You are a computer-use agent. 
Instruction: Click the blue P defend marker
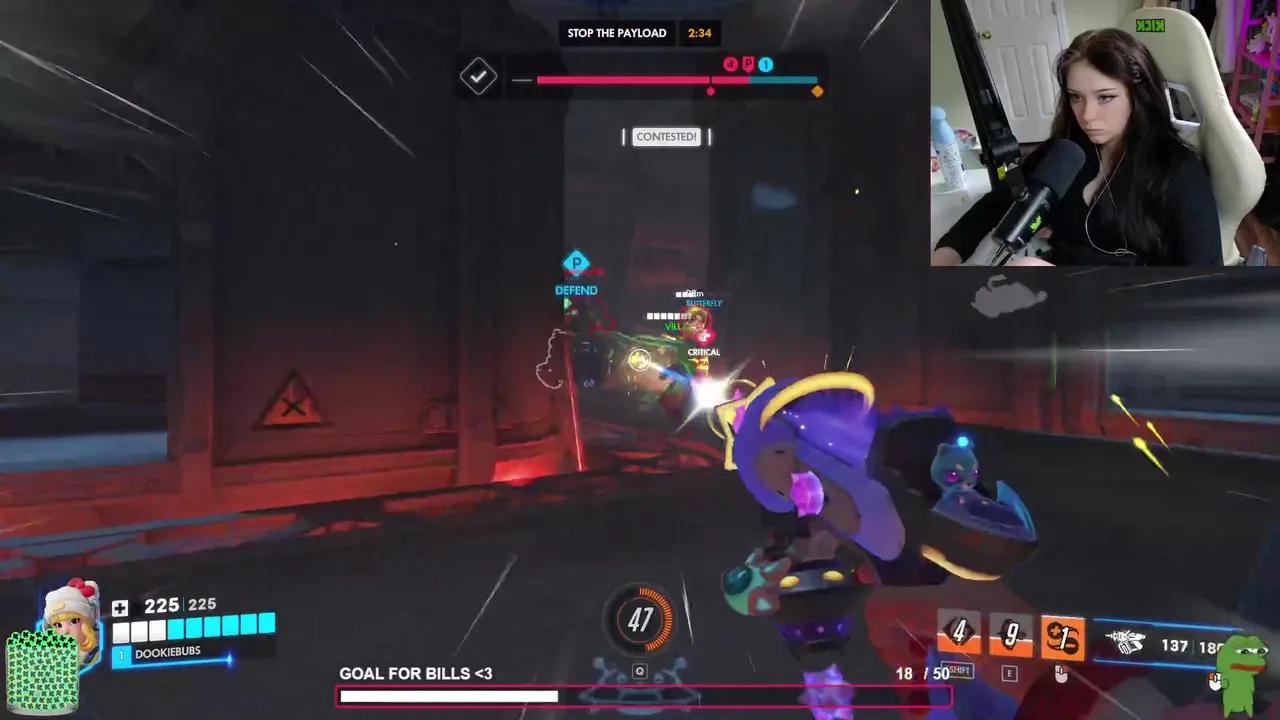pyautogui.click(x=575, y=262)
